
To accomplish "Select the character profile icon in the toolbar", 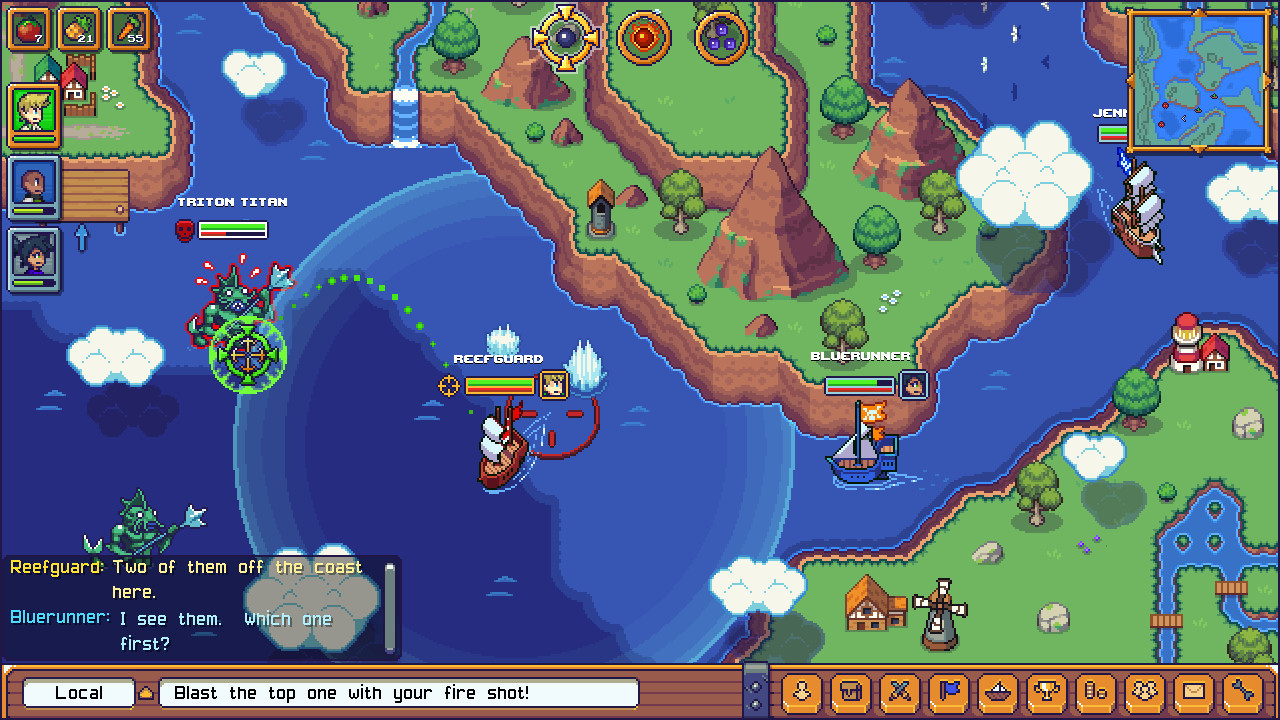I will click(x=800, y=693).
